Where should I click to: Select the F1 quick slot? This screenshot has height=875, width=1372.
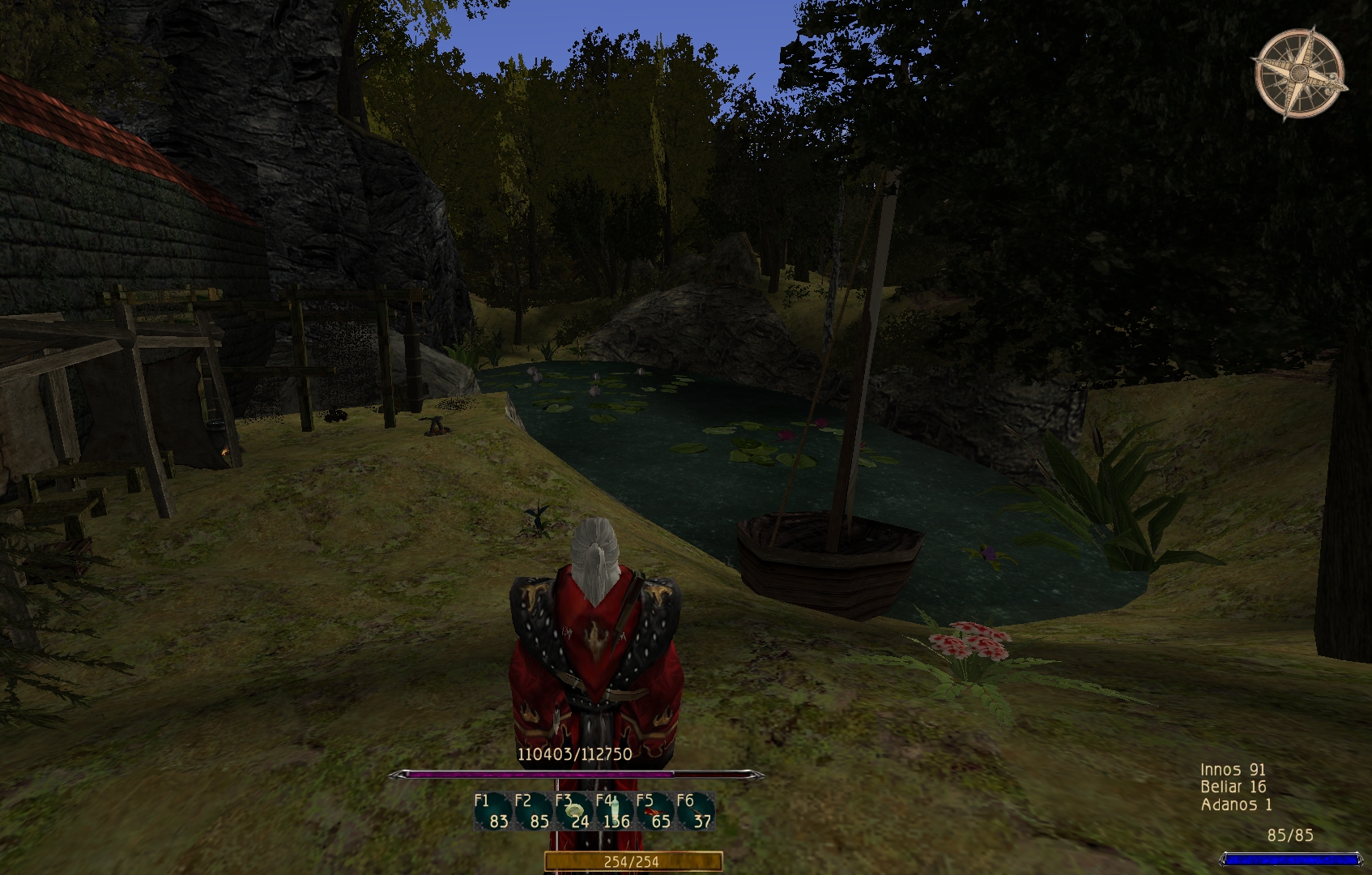coord(492,812)
